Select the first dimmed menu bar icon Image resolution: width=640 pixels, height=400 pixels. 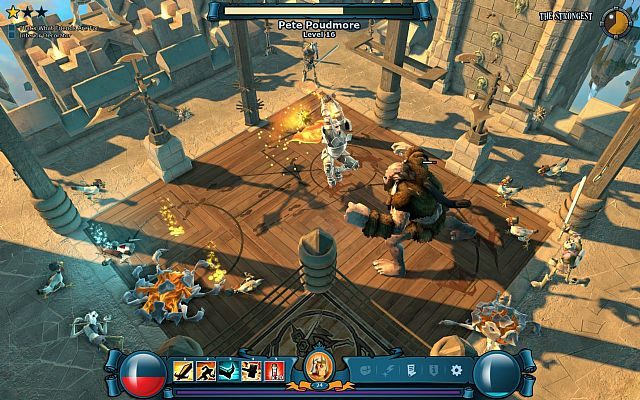point(365,371)
